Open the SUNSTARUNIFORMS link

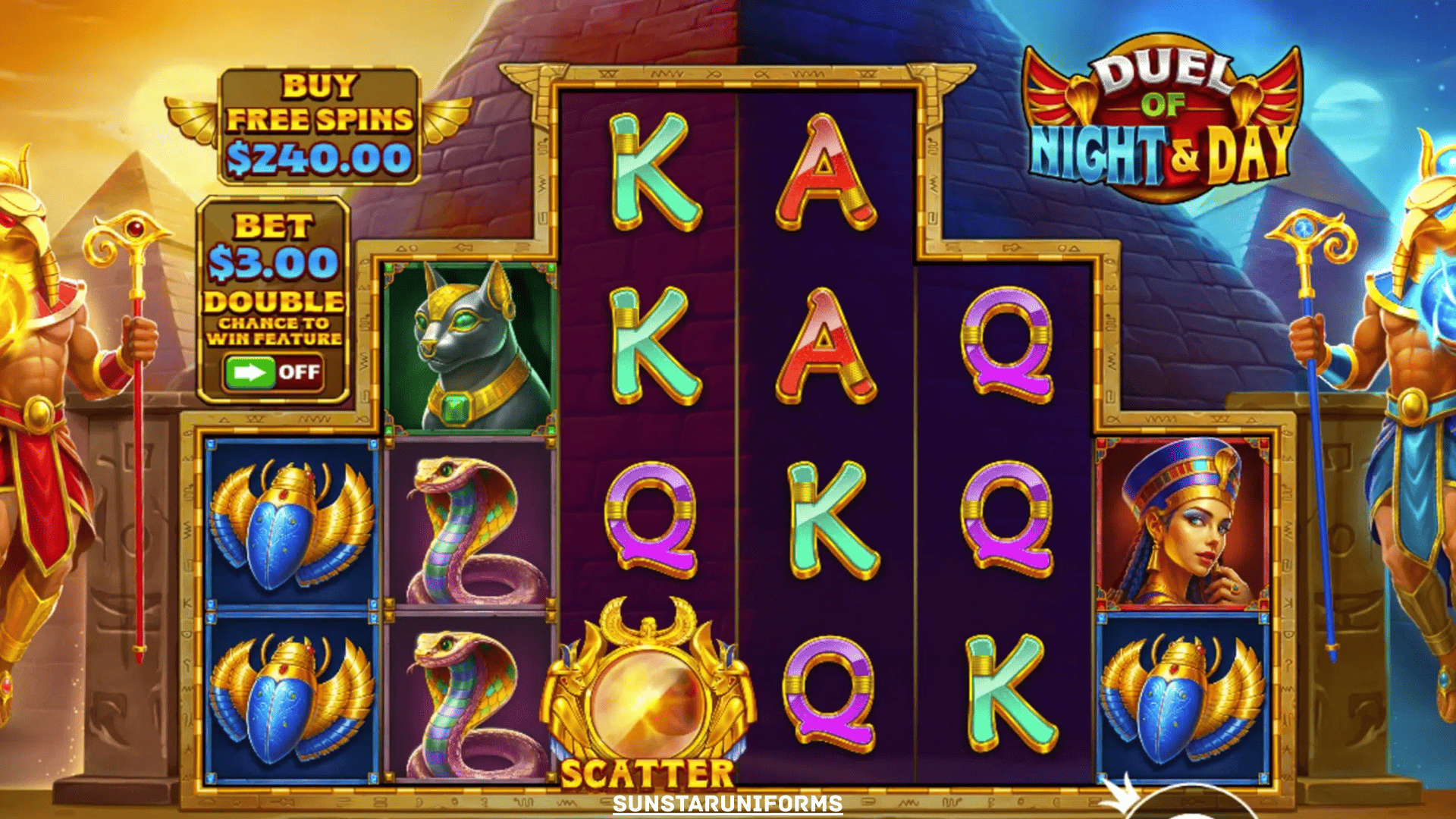click(x=727, y=804)
